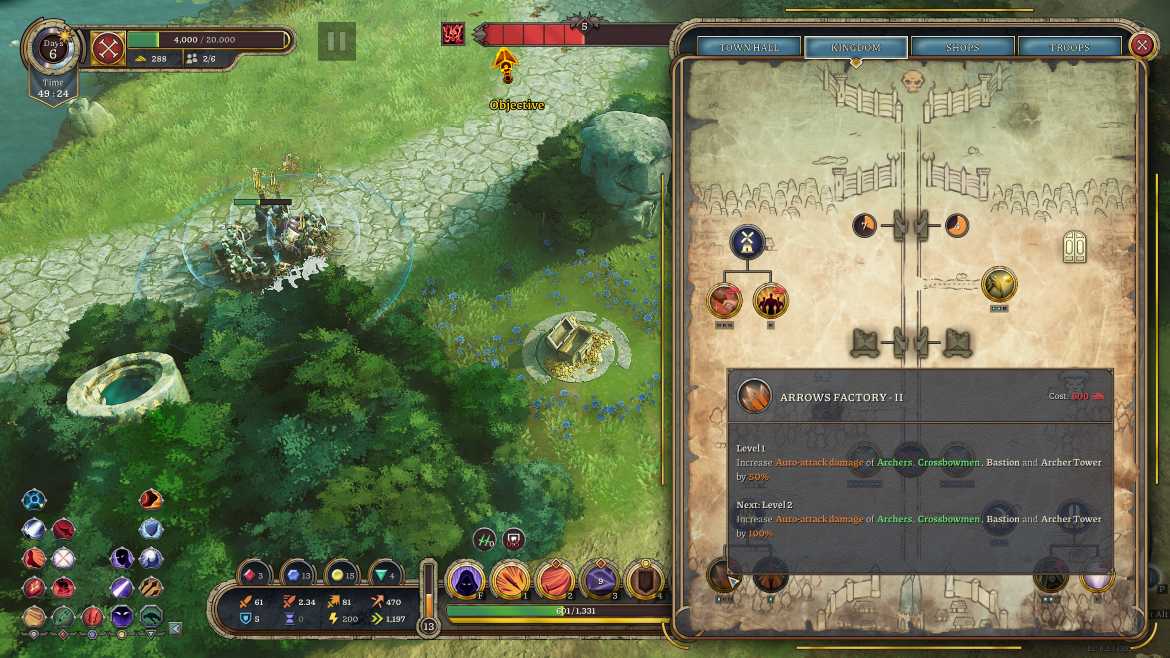Trigger the purple ability in slot 3

tap(600, 580)
